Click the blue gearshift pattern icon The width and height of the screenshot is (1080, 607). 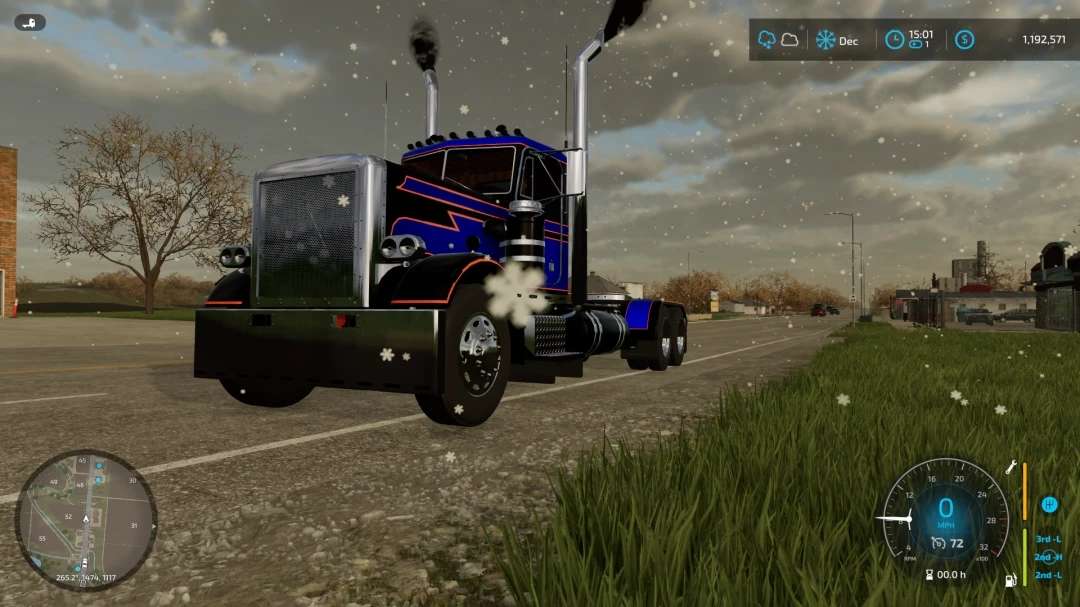click(x=1049, y=505)
